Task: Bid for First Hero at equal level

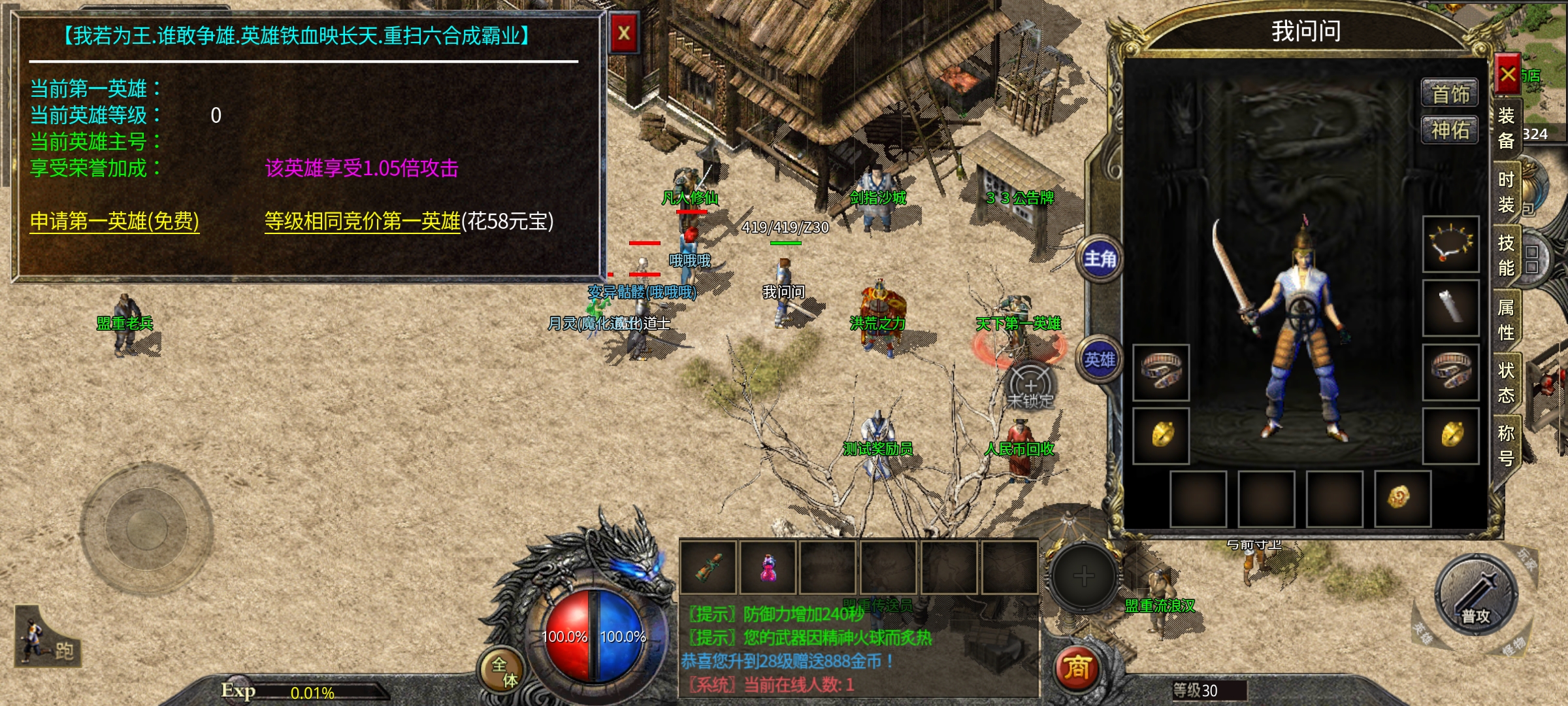Action: [363, 222]
